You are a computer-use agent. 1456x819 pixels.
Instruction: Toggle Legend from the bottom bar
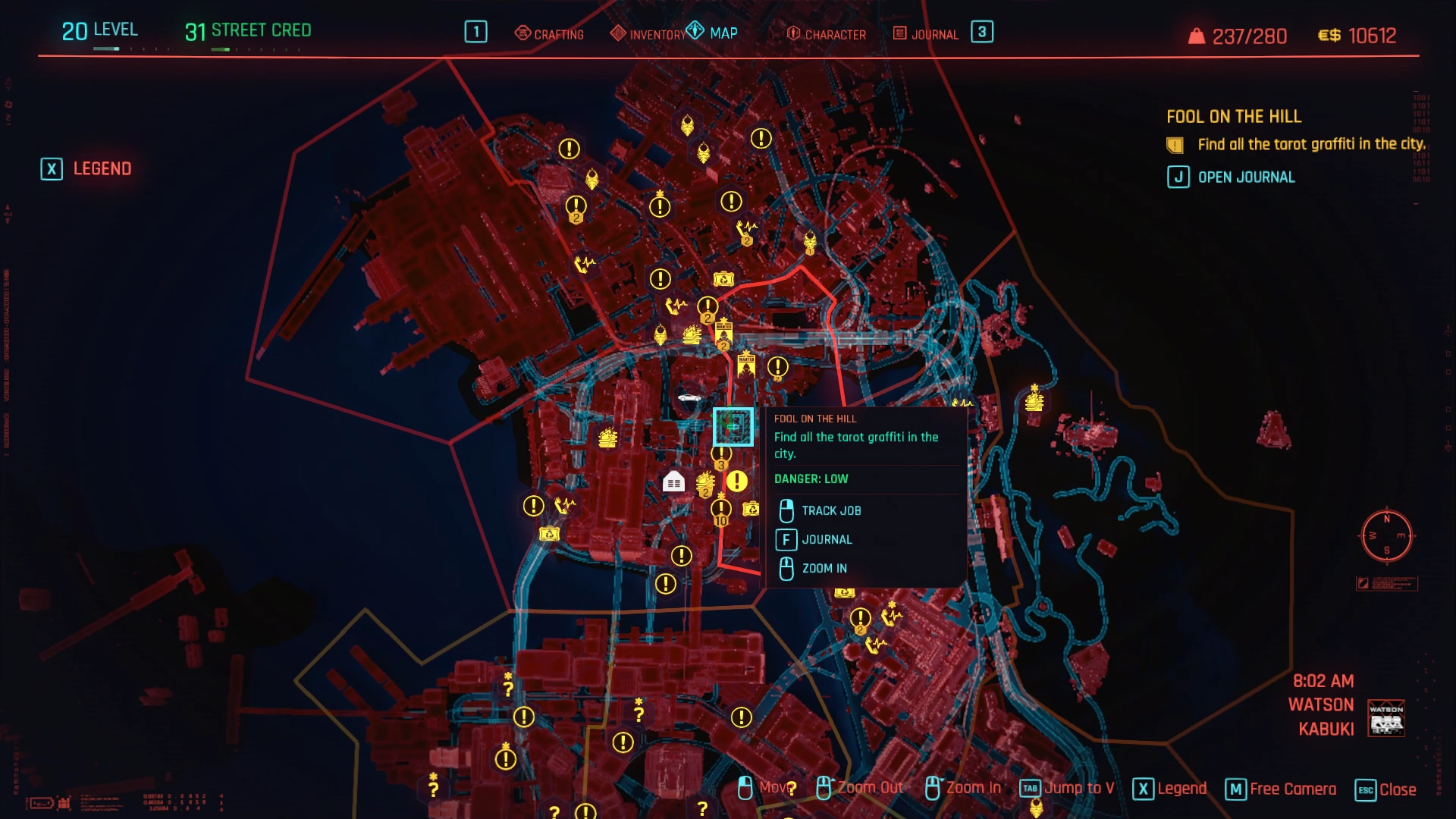click(x=1170, y=789)
